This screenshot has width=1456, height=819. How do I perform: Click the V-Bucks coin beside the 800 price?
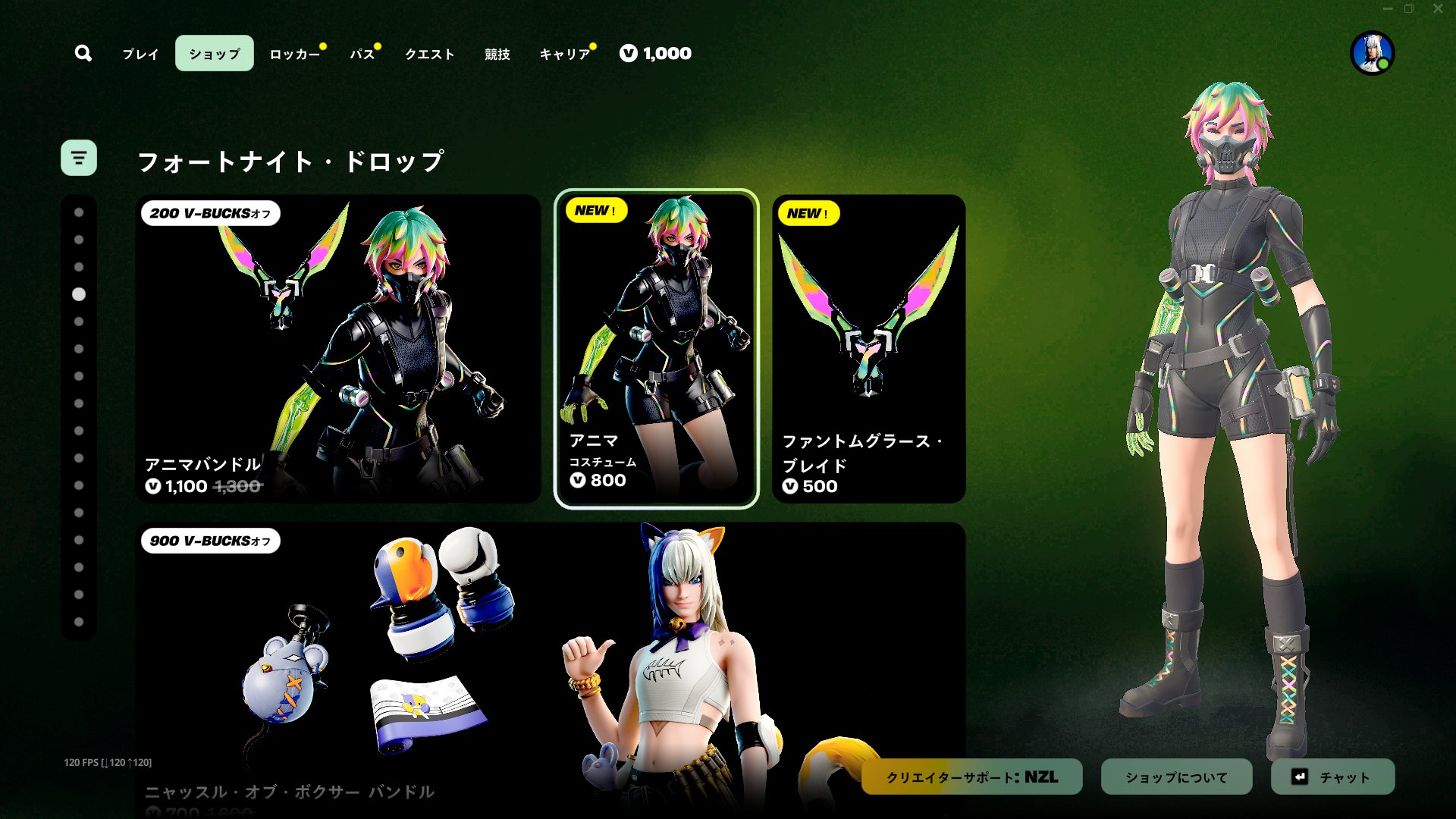(x=577, y=480)
